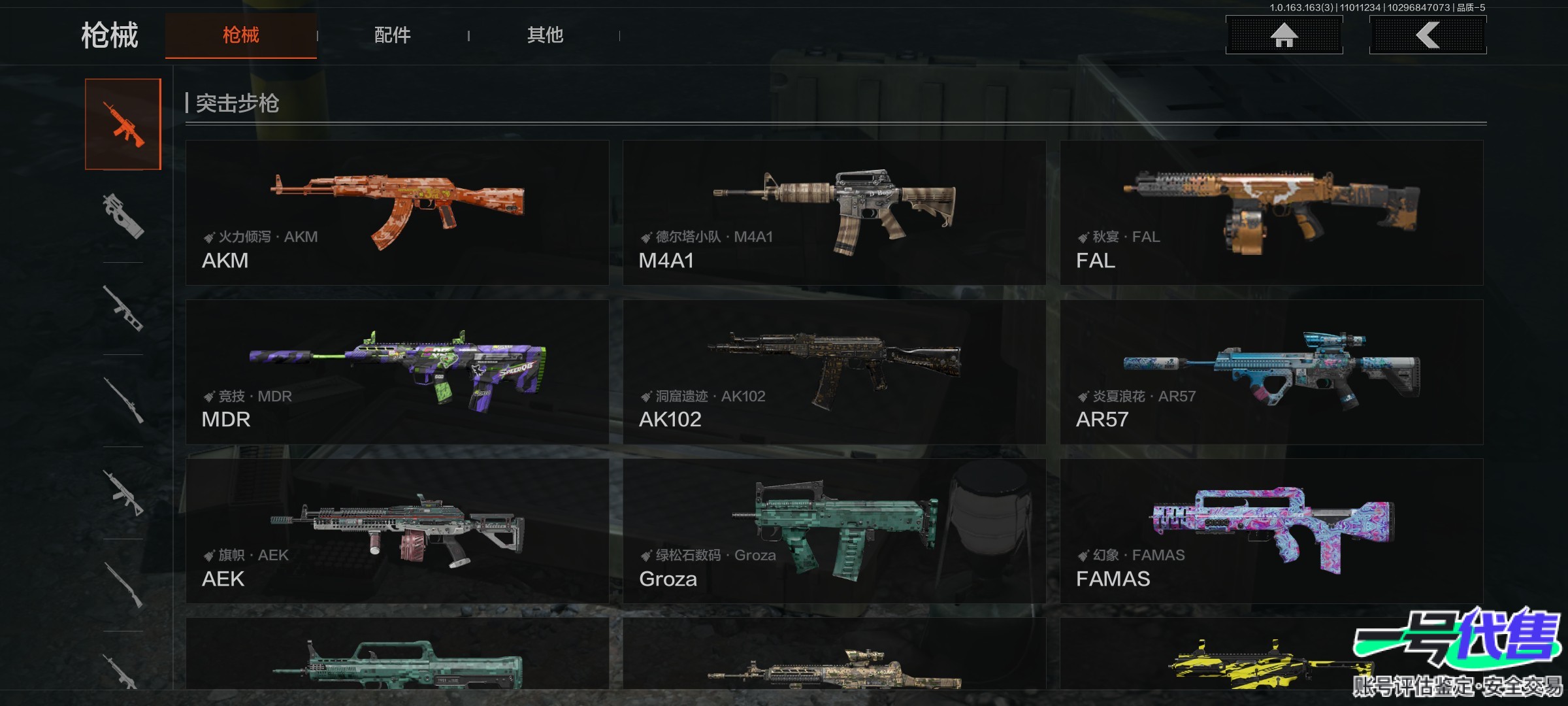Open the 火力倾泻 AKM skin card
1568x706 pixels.
(397, 212)
